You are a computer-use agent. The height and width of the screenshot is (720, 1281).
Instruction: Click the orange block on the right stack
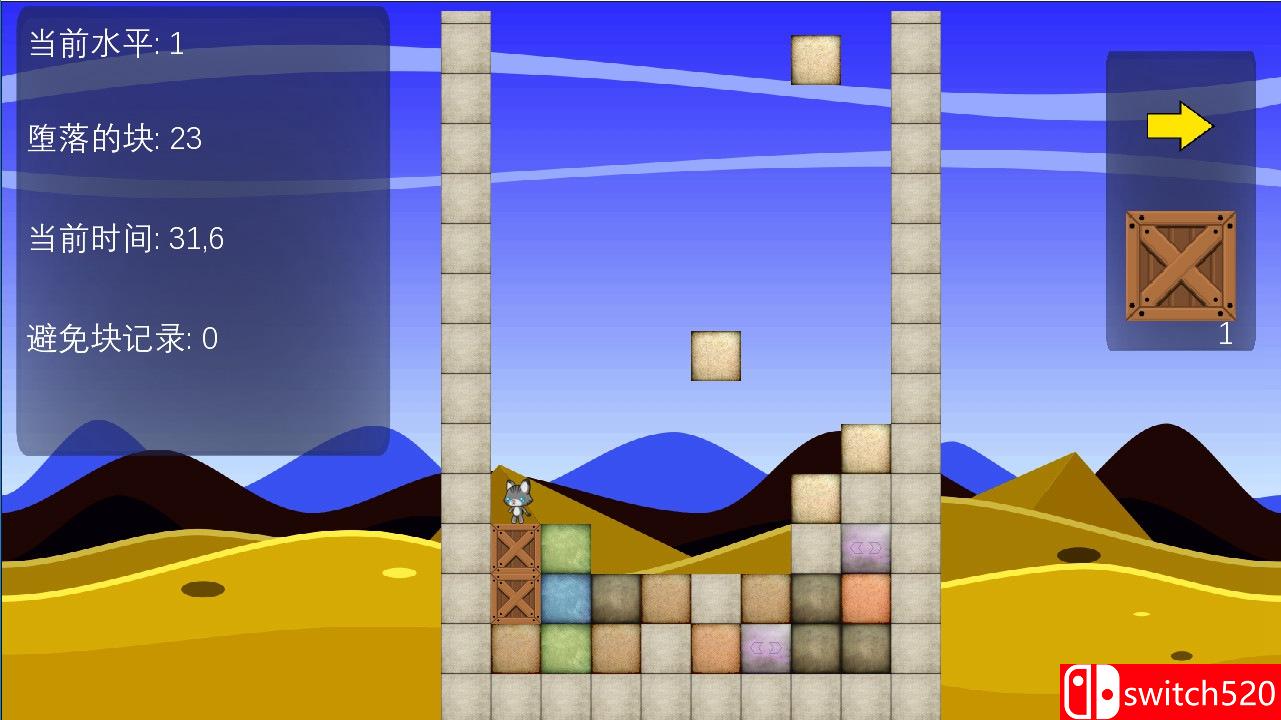click(x=865, y=597)
